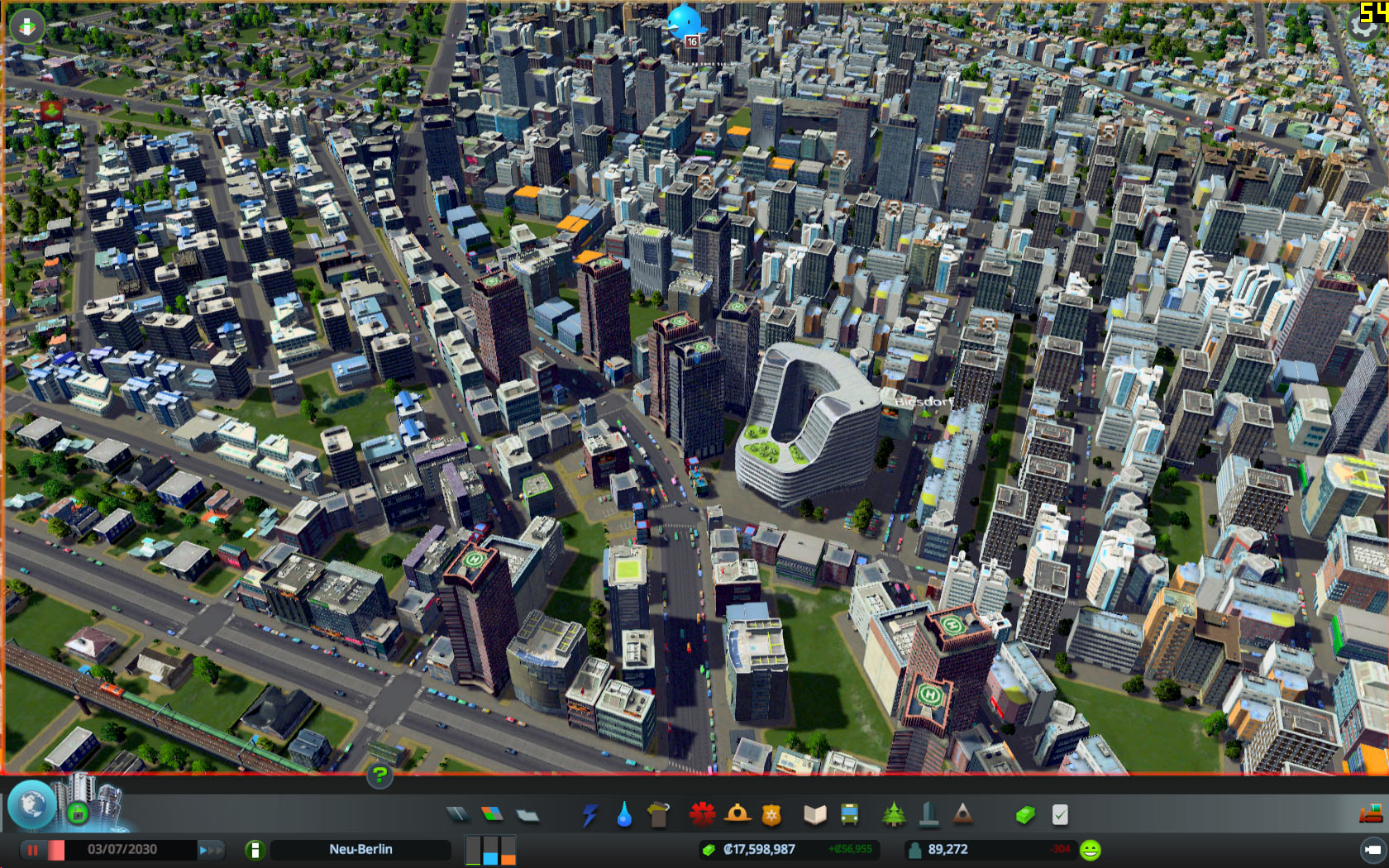Viewport: 1389px width, 868px height.
Task: Set game speed to triple speed
Action: click(x=217, y=849)
